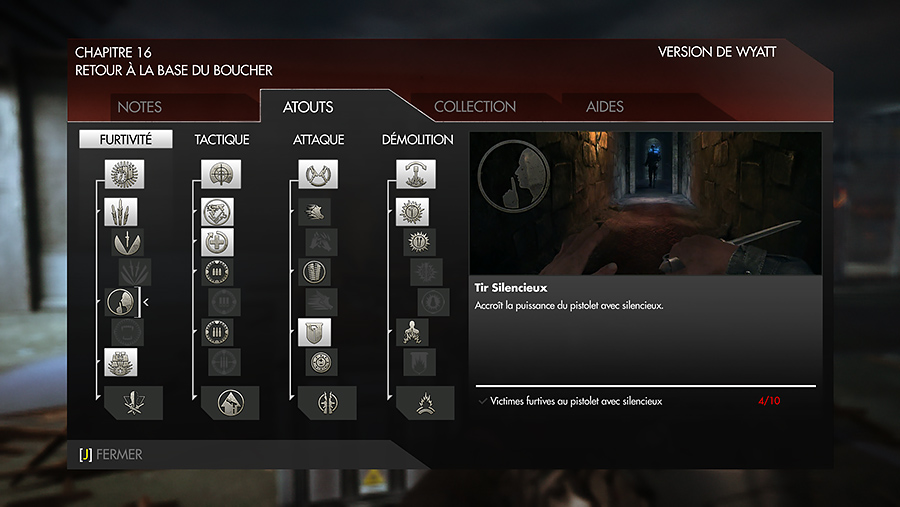Pick the three throwing knives perk
Viewport: 900px width, 507px height.
point(121,212)
